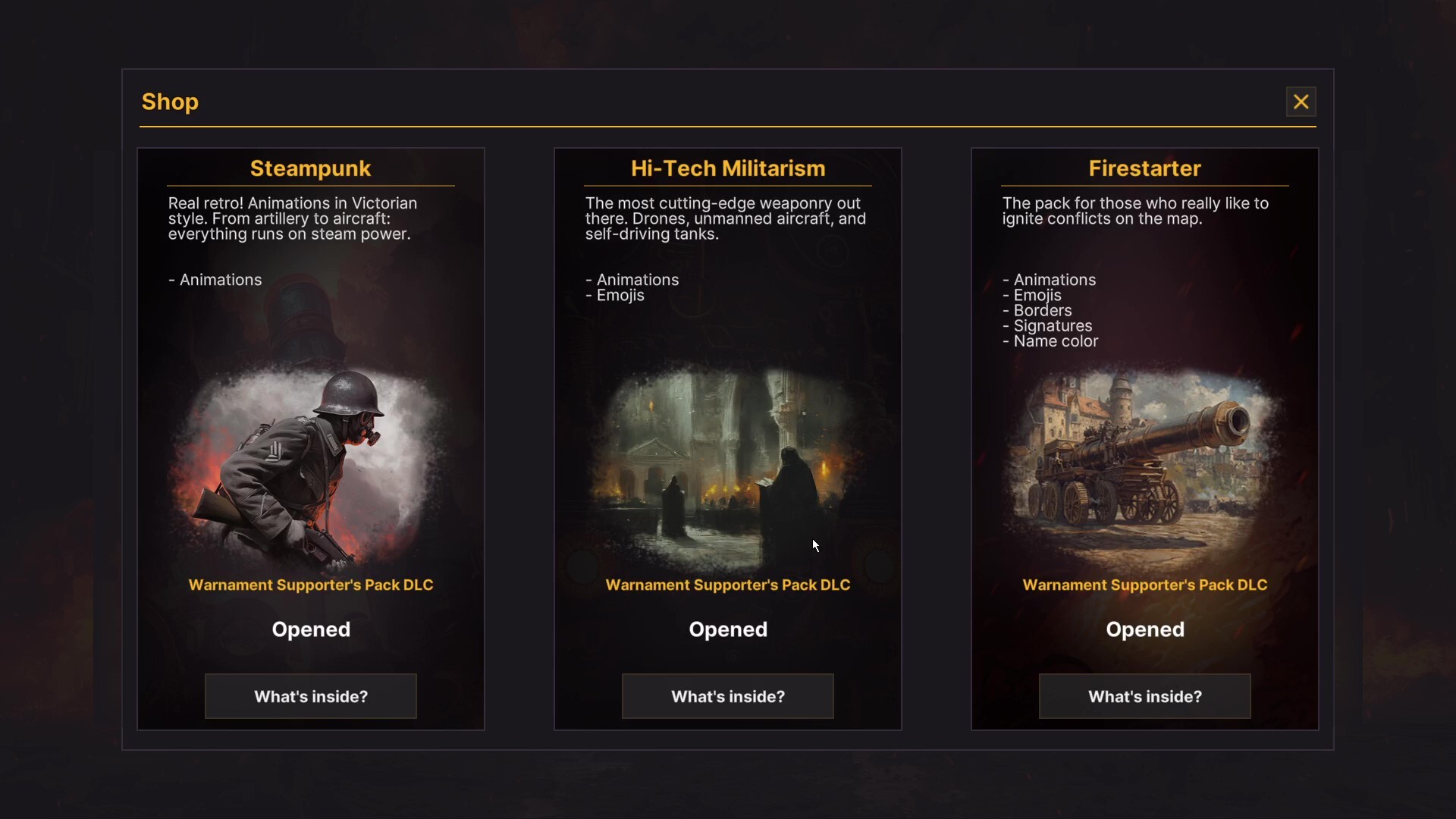
Task: Visit Firestarter's Warnament Supporter's Pack DLC link
Action: coord(1145,585)
